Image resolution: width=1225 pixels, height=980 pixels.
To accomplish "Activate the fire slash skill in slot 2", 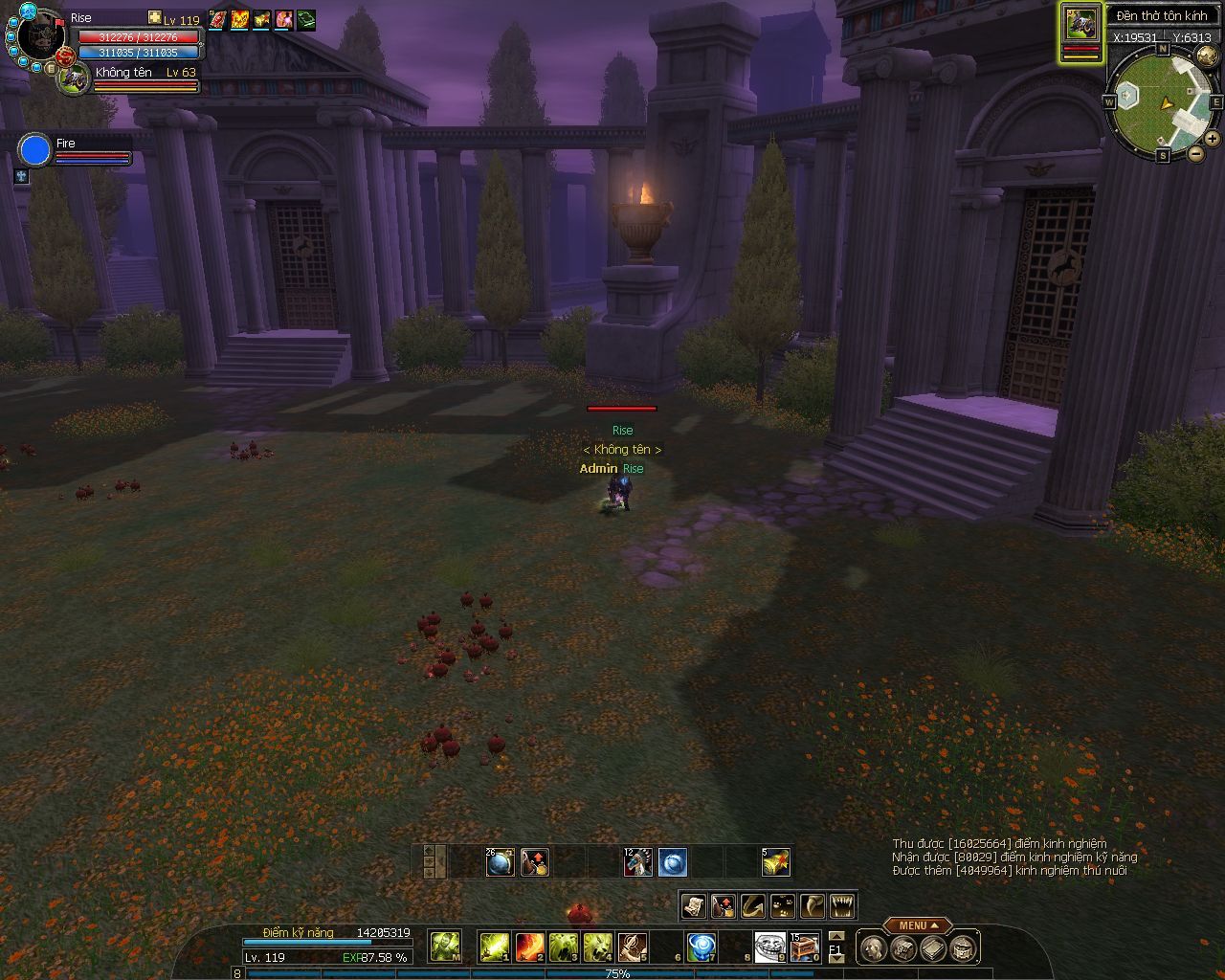I will [529, 947].
